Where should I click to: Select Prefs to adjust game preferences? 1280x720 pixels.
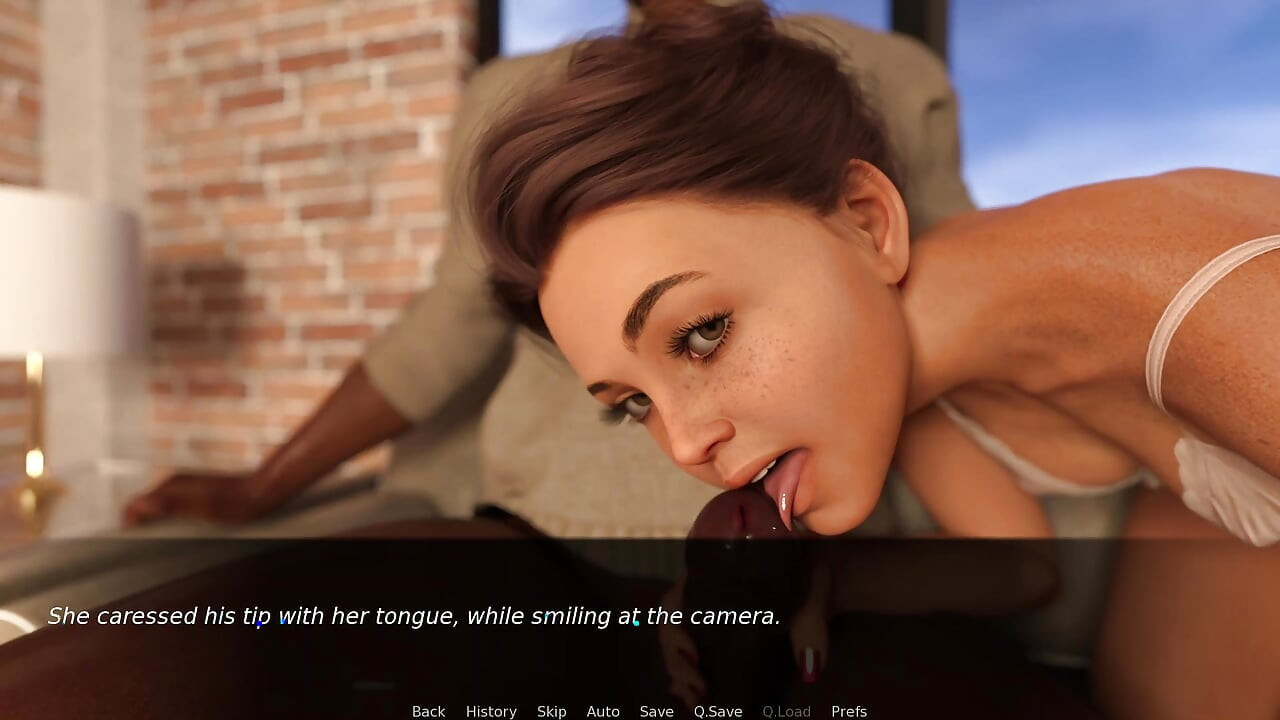[849, 710]
